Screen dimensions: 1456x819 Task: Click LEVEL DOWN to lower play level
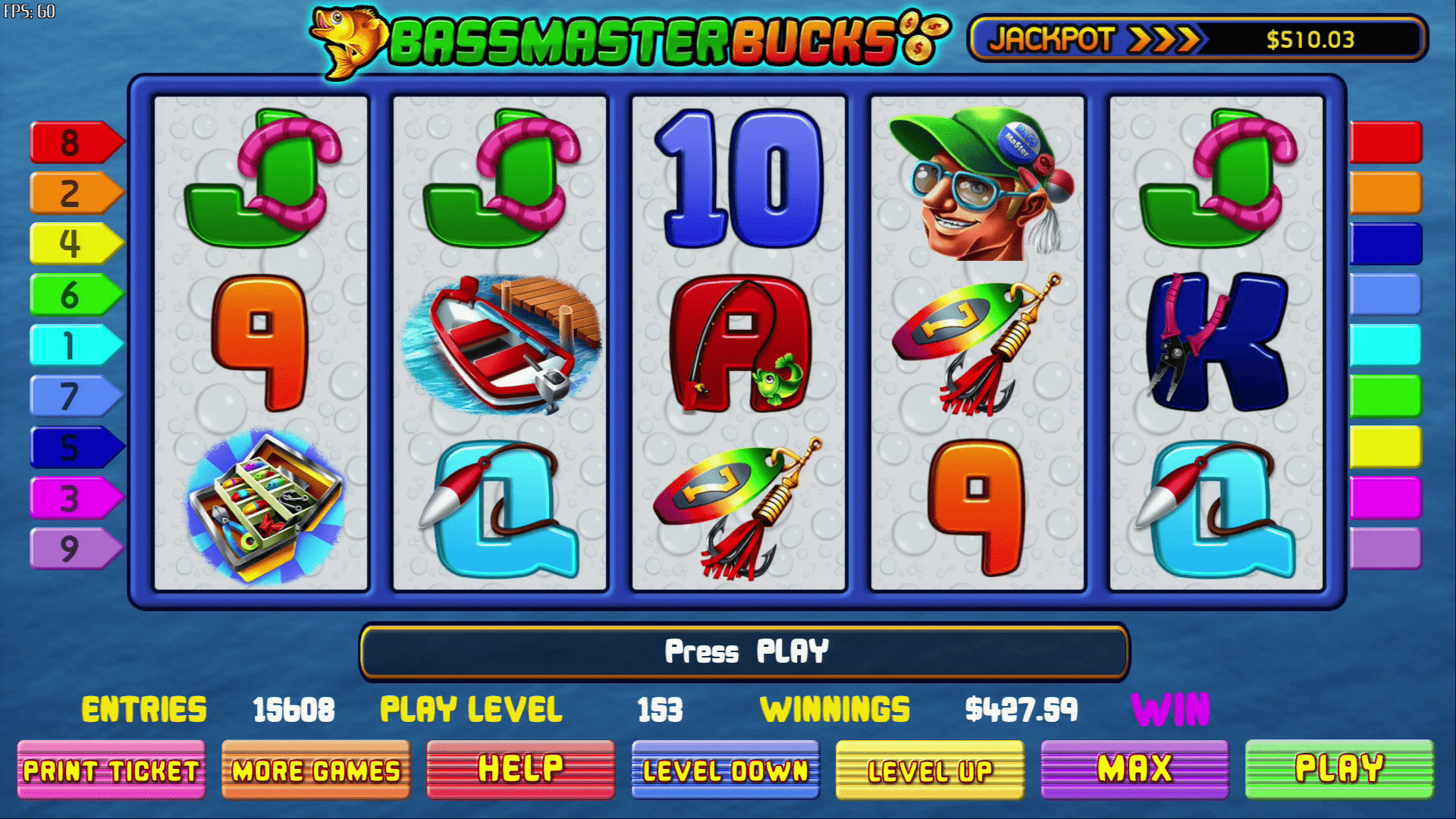[723, 770]
